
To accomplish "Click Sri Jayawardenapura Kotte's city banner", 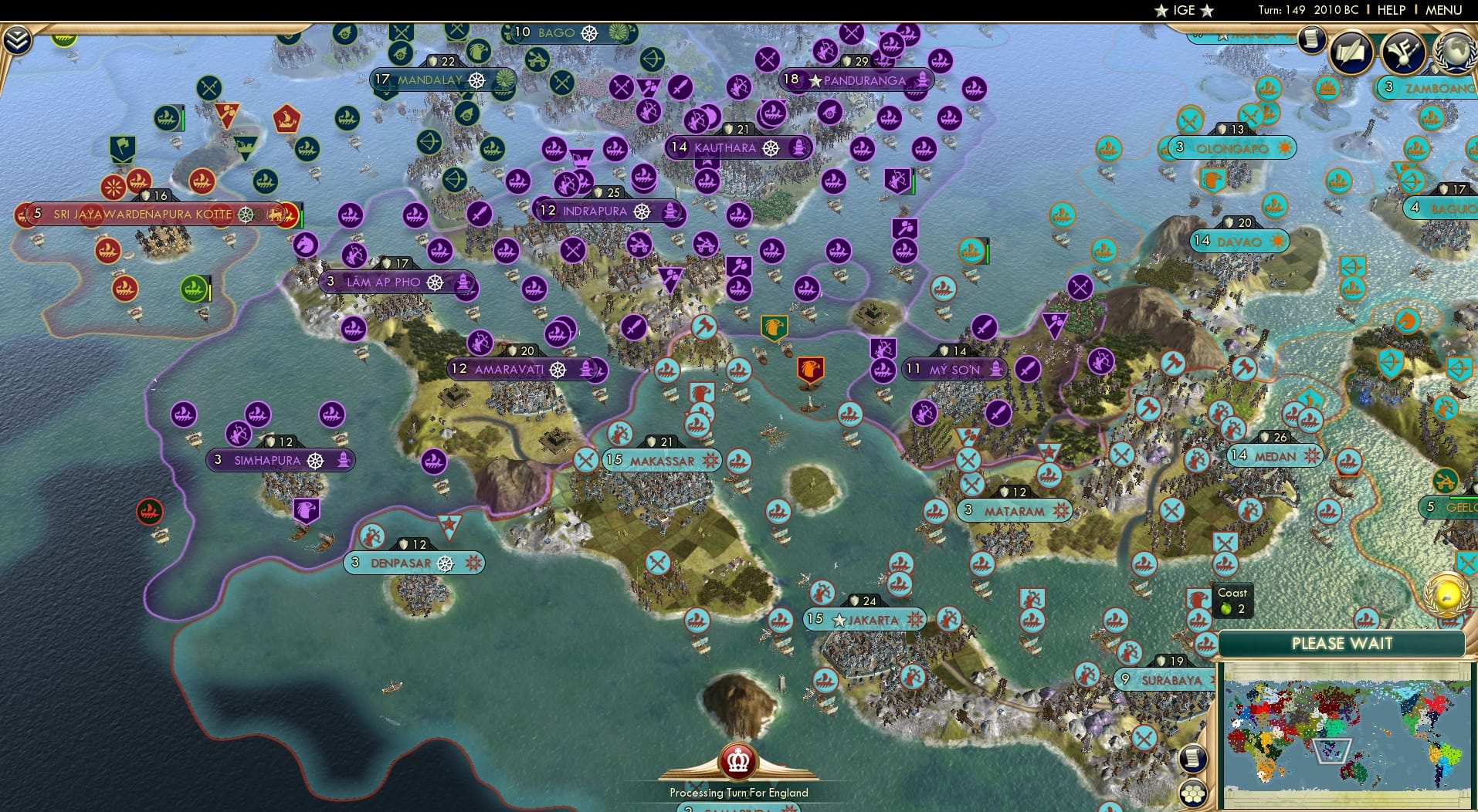I will (x=143, y=214).
